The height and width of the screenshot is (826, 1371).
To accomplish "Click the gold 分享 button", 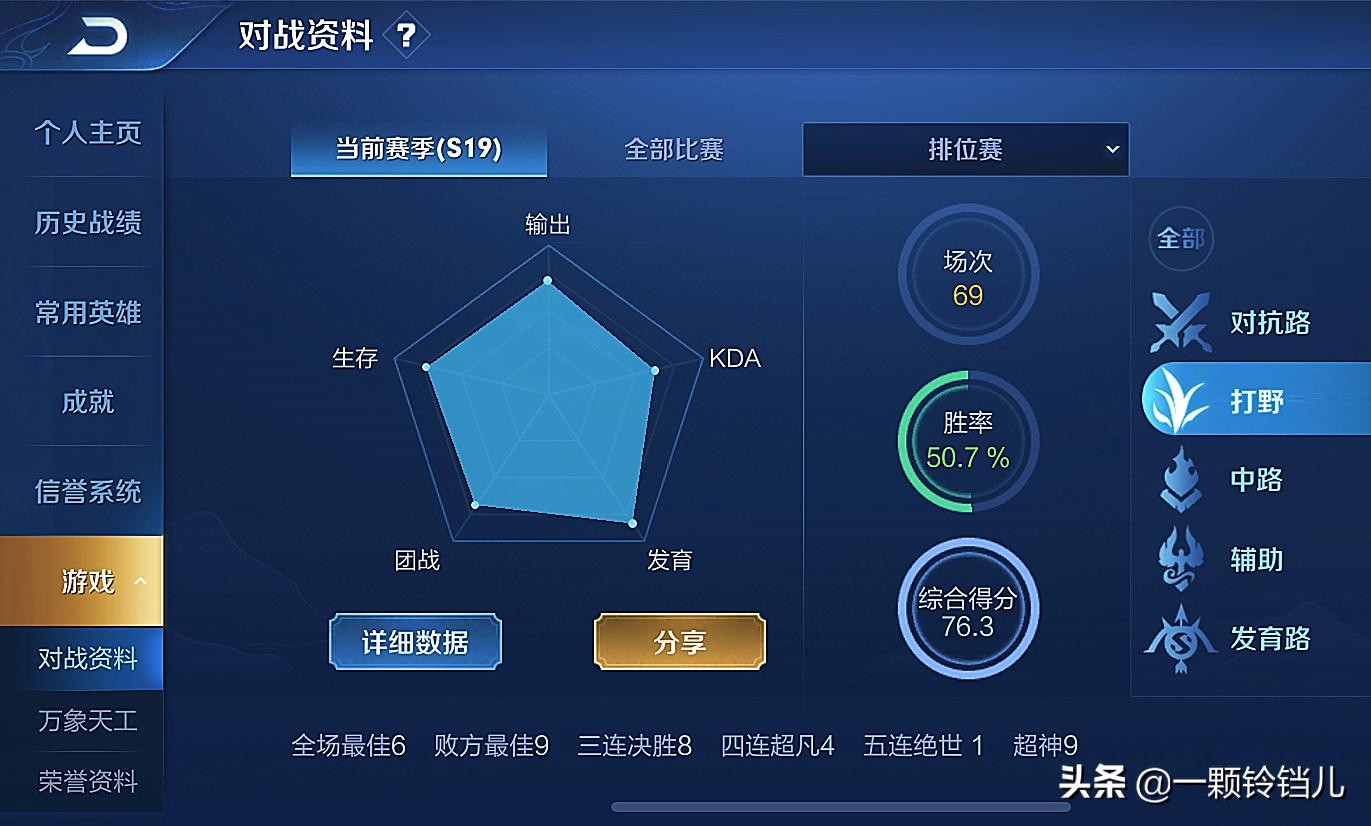I will 680,642.
